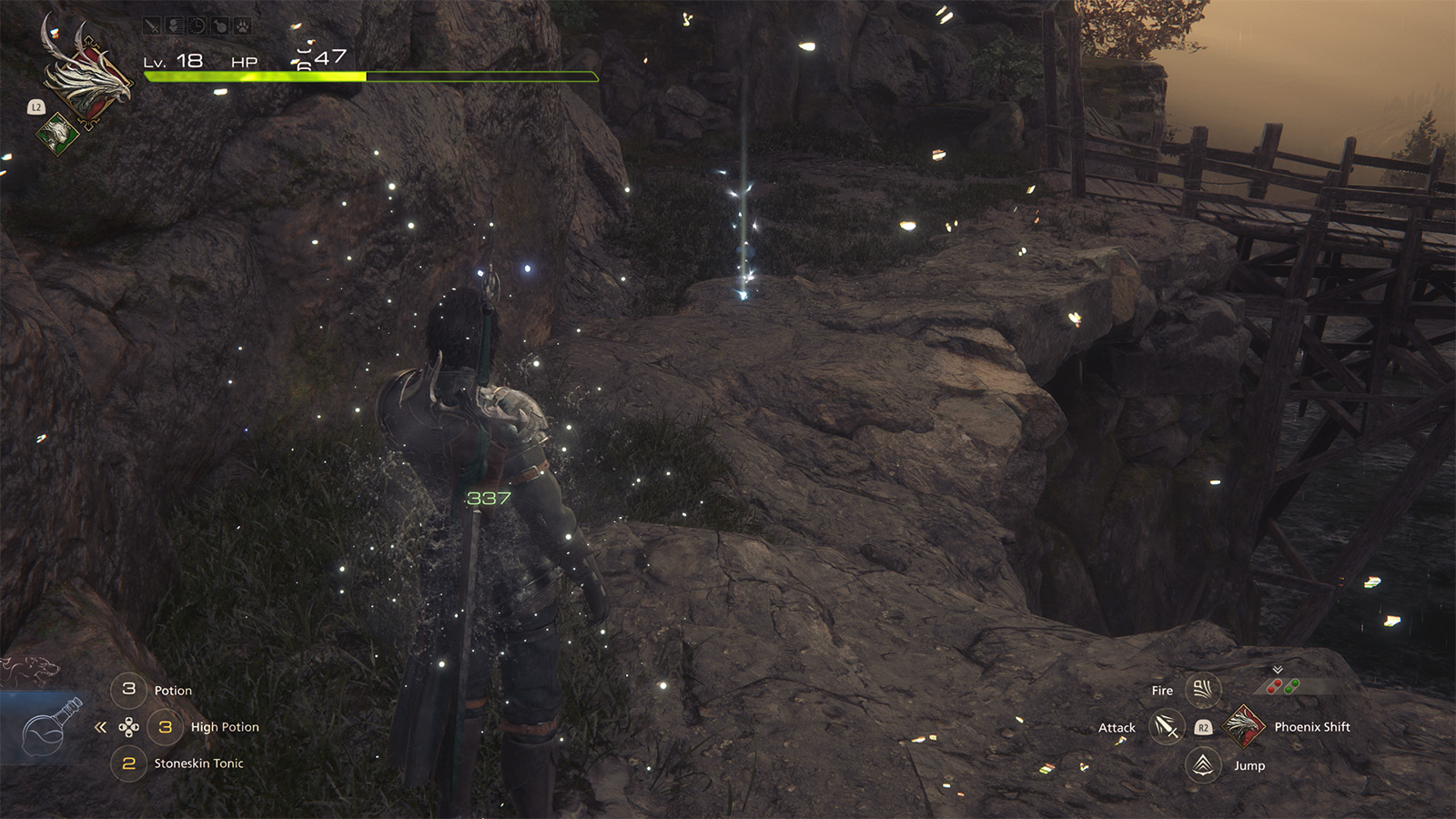This screenshot has width=1456, height=819.
Task: Activate the Phoenix Shift ability
Action: click(1244, 726)
